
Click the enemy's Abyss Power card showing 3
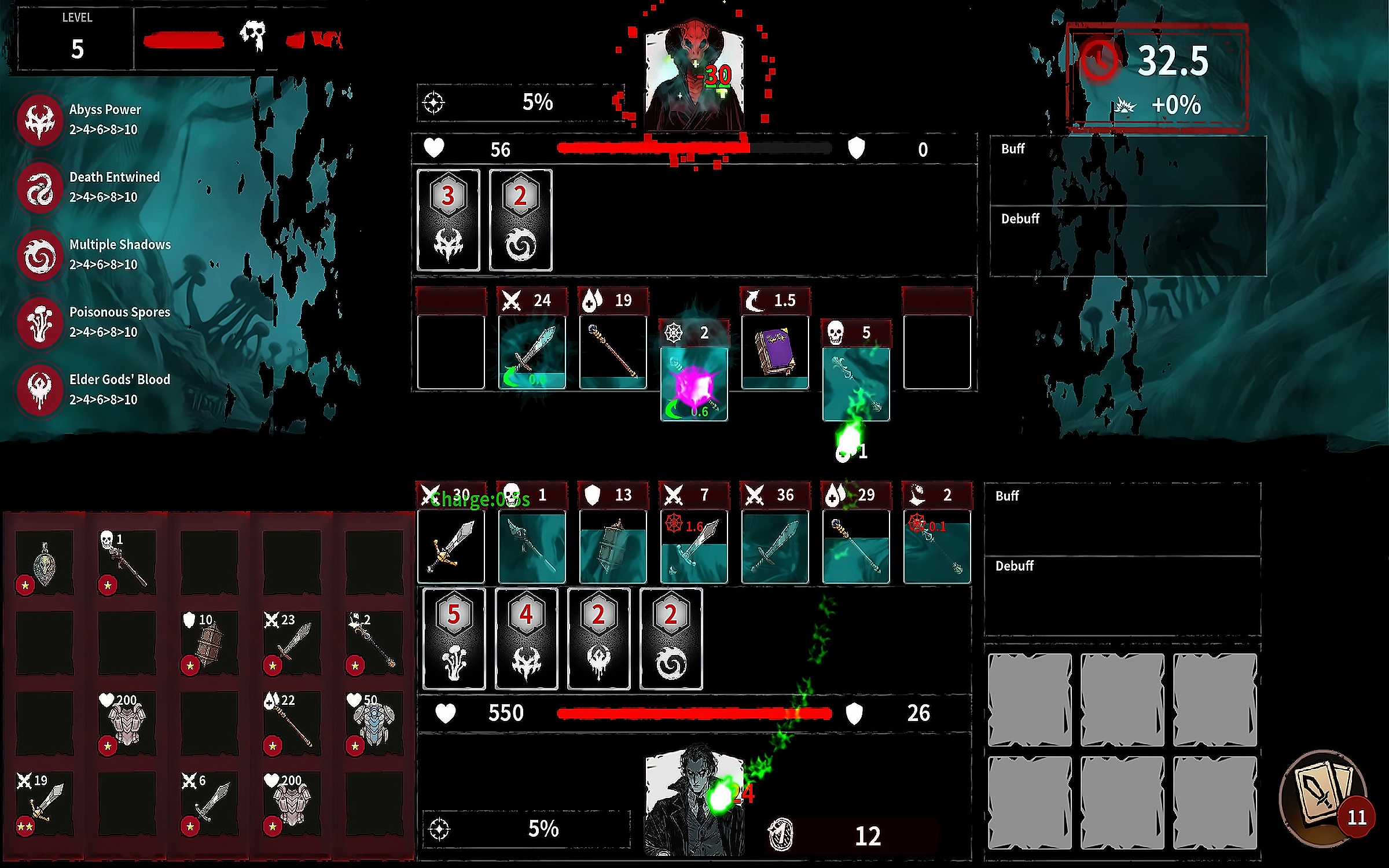pos(449,220)
